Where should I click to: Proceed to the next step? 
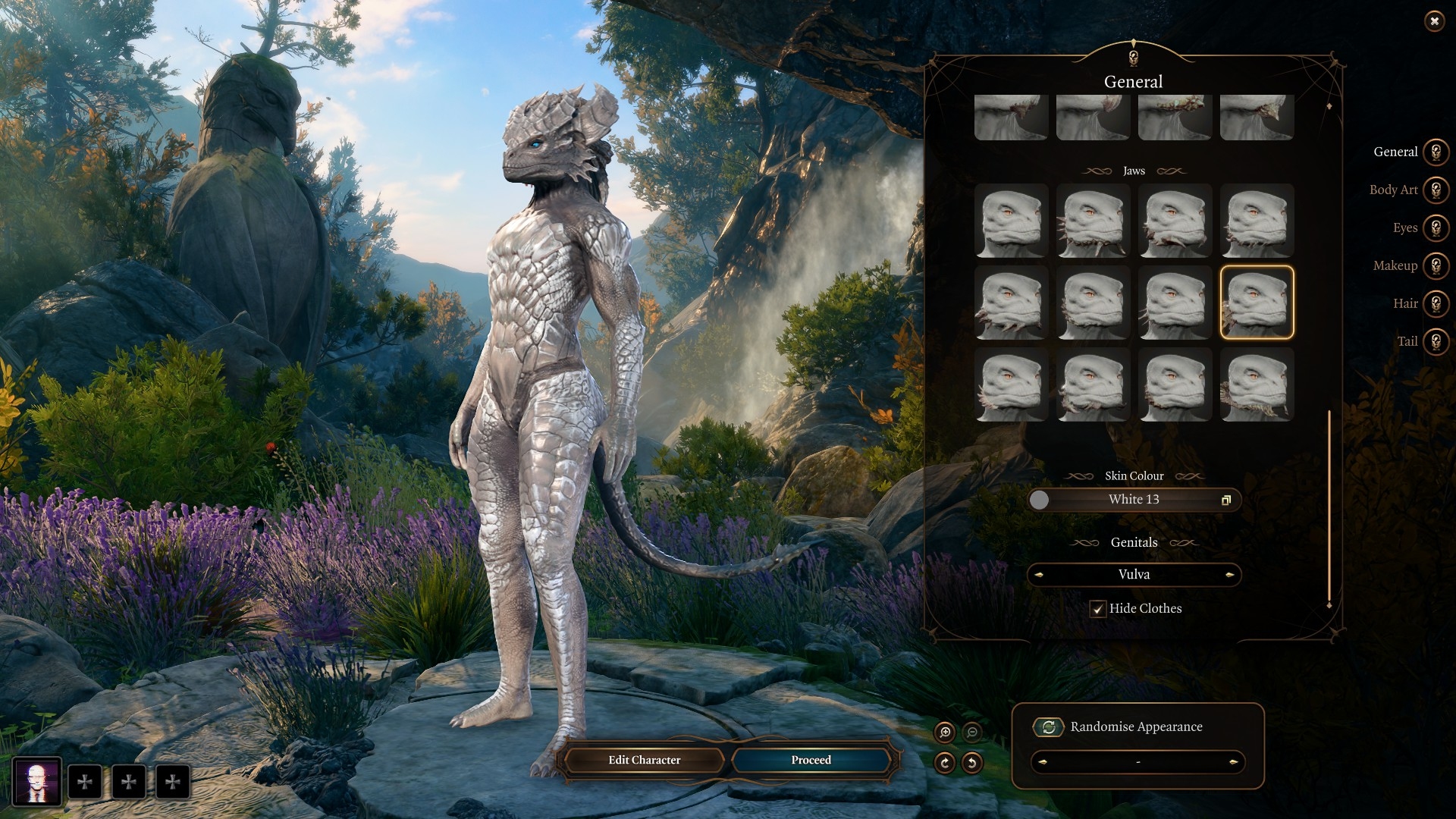click(x=811, y=760)
